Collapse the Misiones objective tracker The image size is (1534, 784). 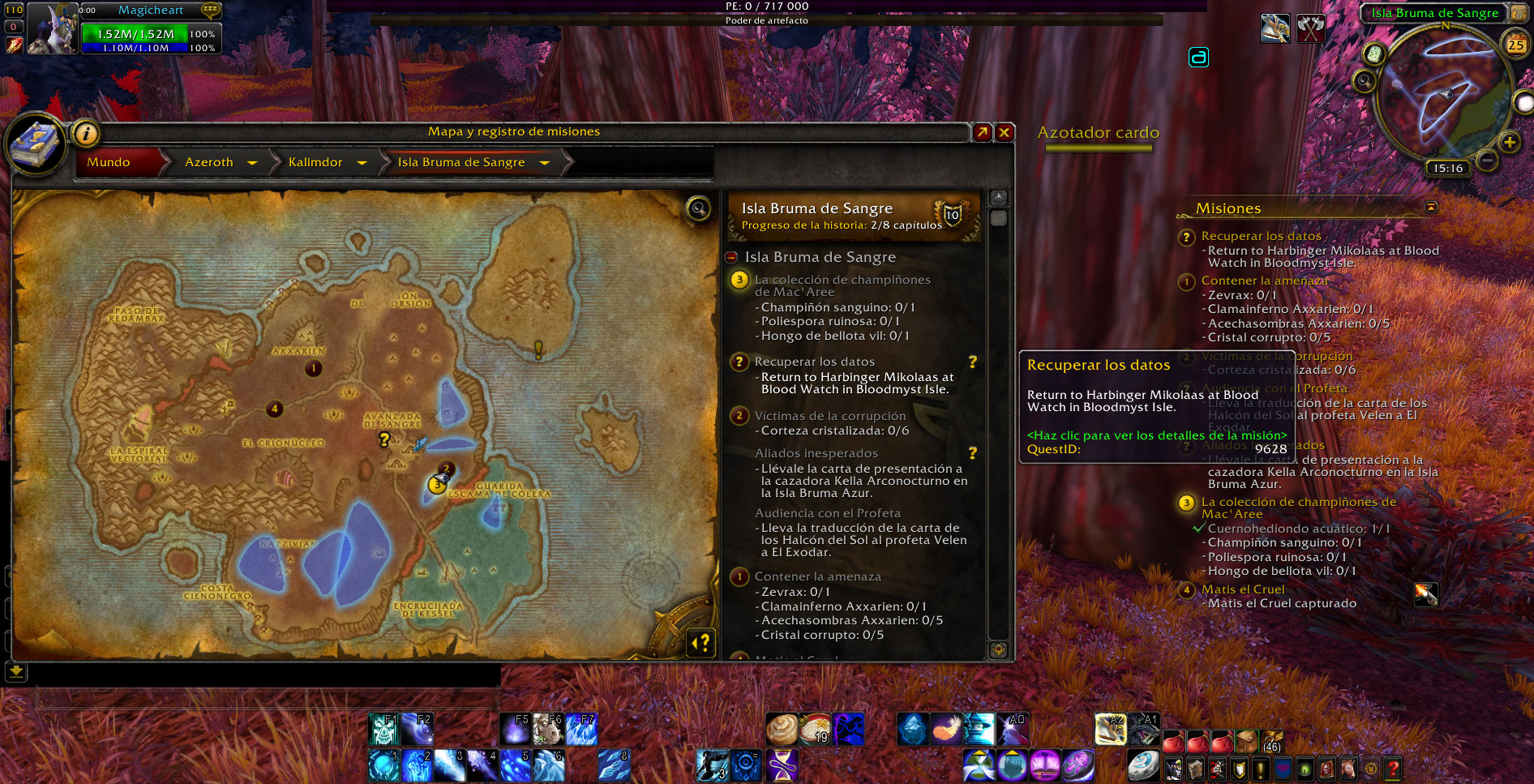(x=1431, y=208)
